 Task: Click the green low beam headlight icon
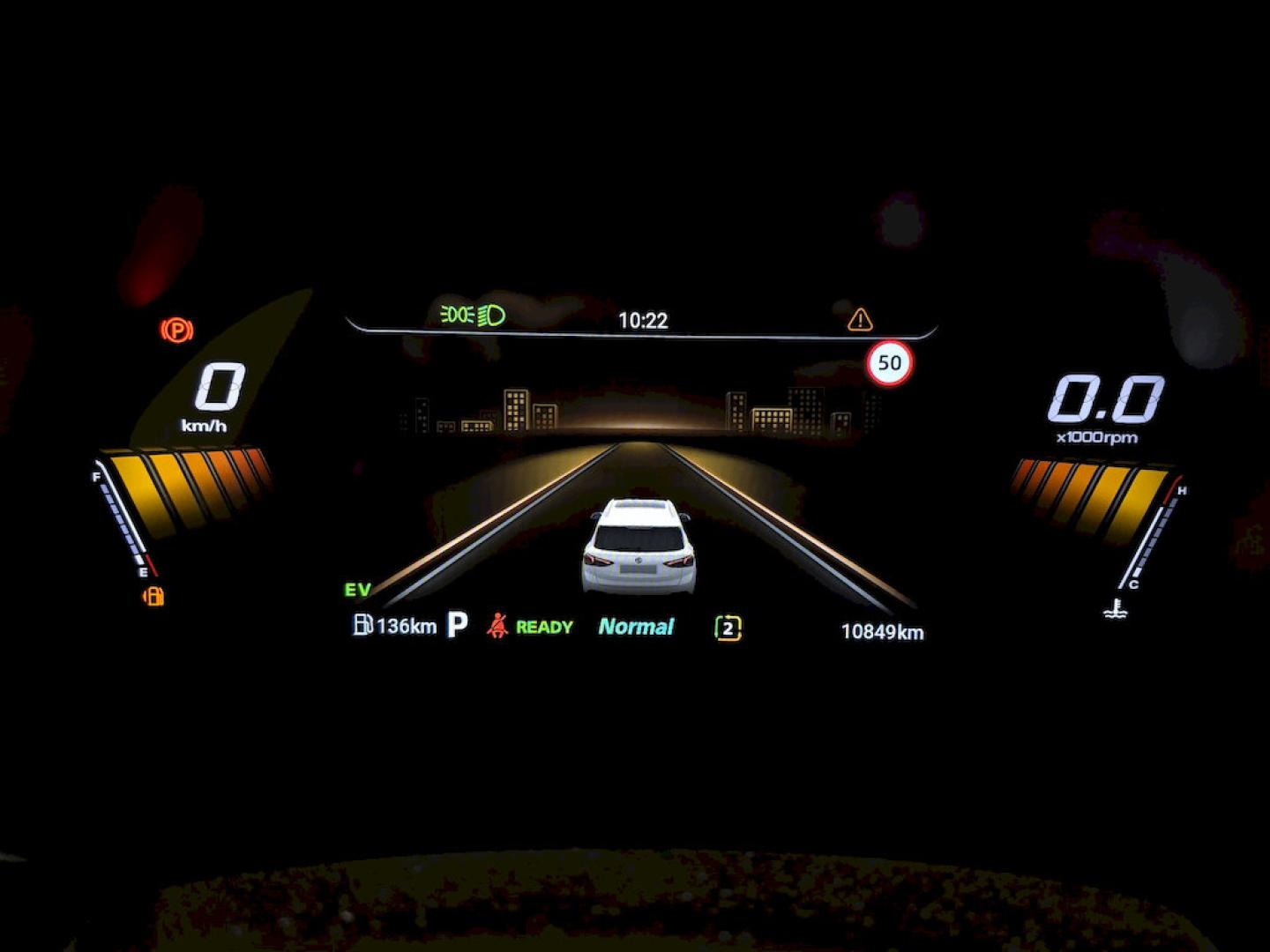coord(492,316)
